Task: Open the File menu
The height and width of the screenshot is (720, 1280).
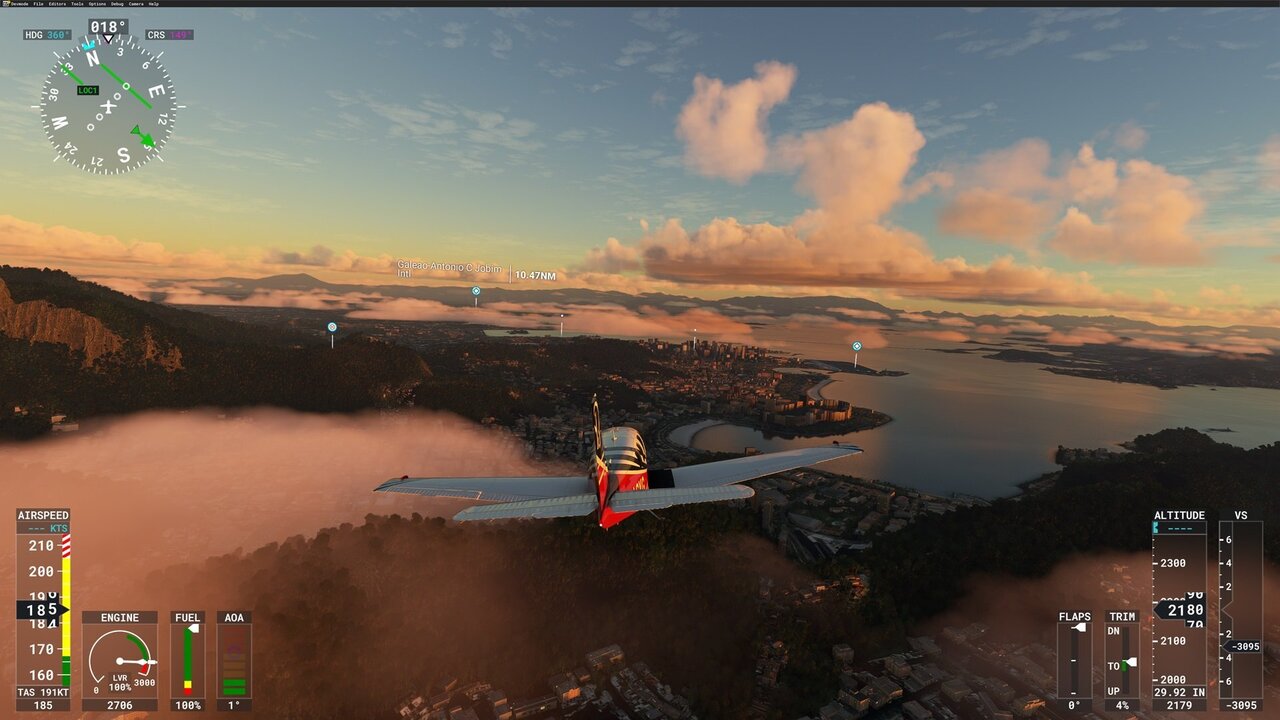Action: pyautogui.click(x=38, y=4)
